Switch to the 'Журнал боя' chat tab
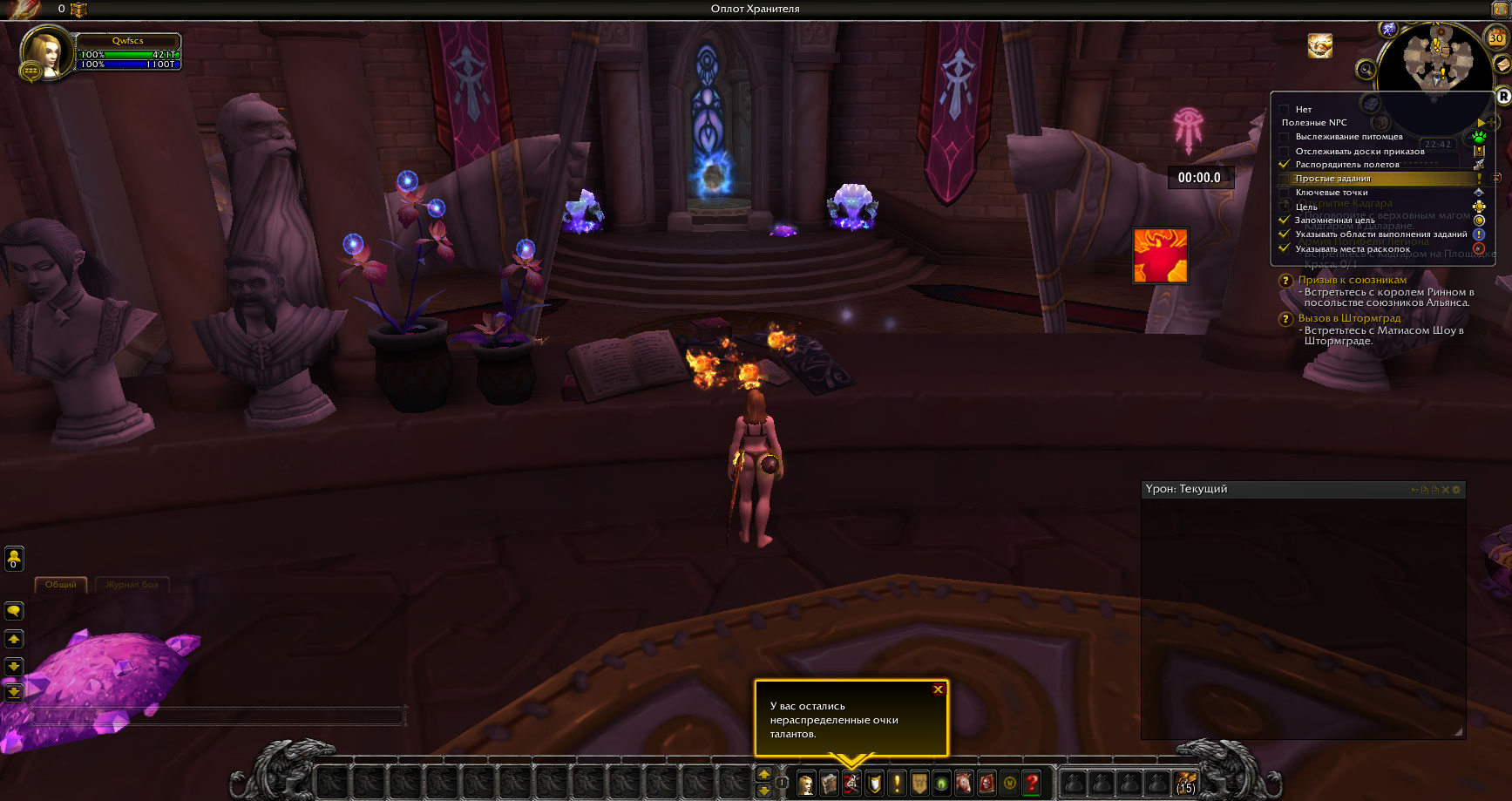 click(x=132, y=585)
